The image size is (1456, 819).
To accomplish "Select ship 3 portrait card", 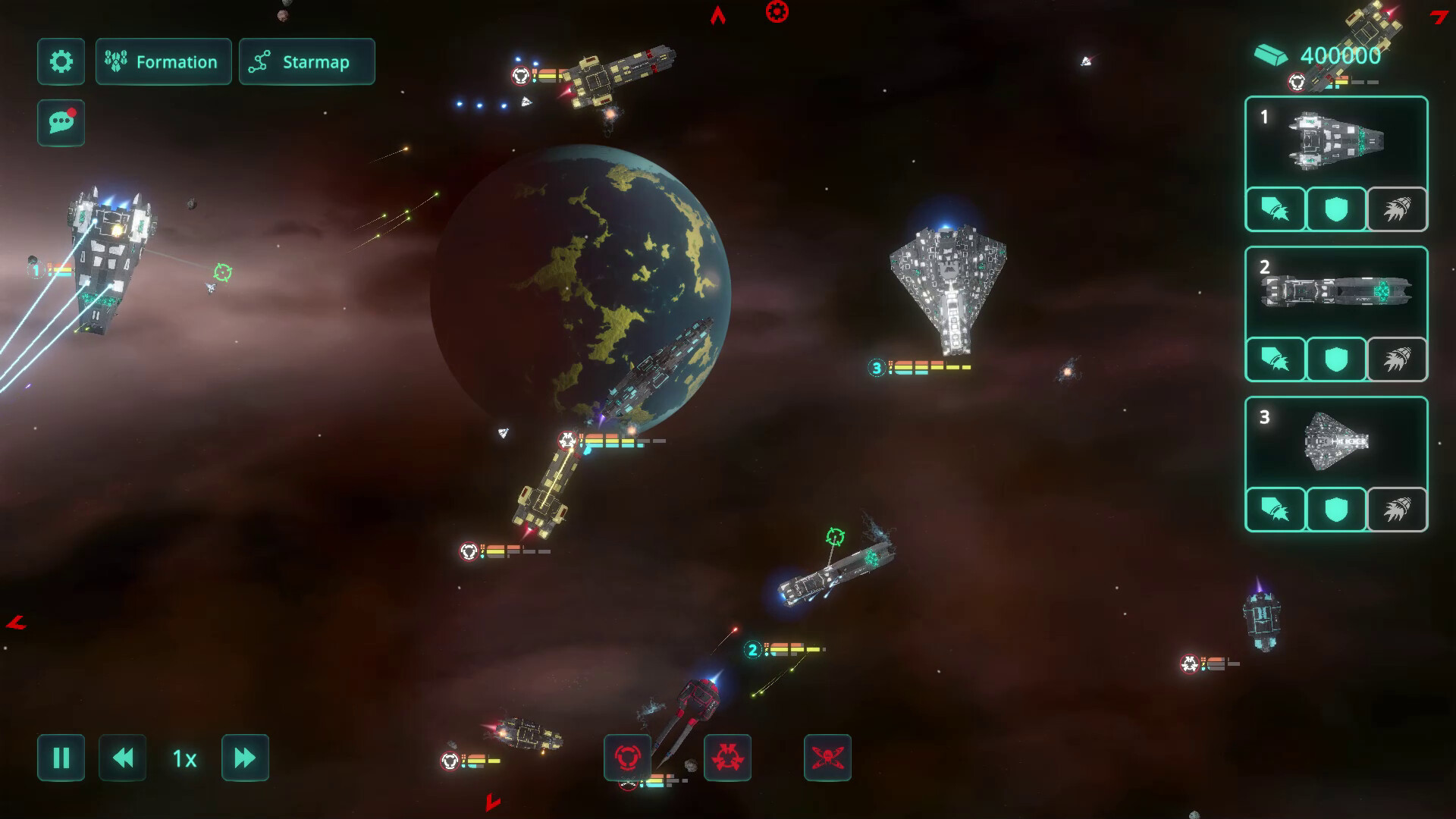I will click(1336, 442).
